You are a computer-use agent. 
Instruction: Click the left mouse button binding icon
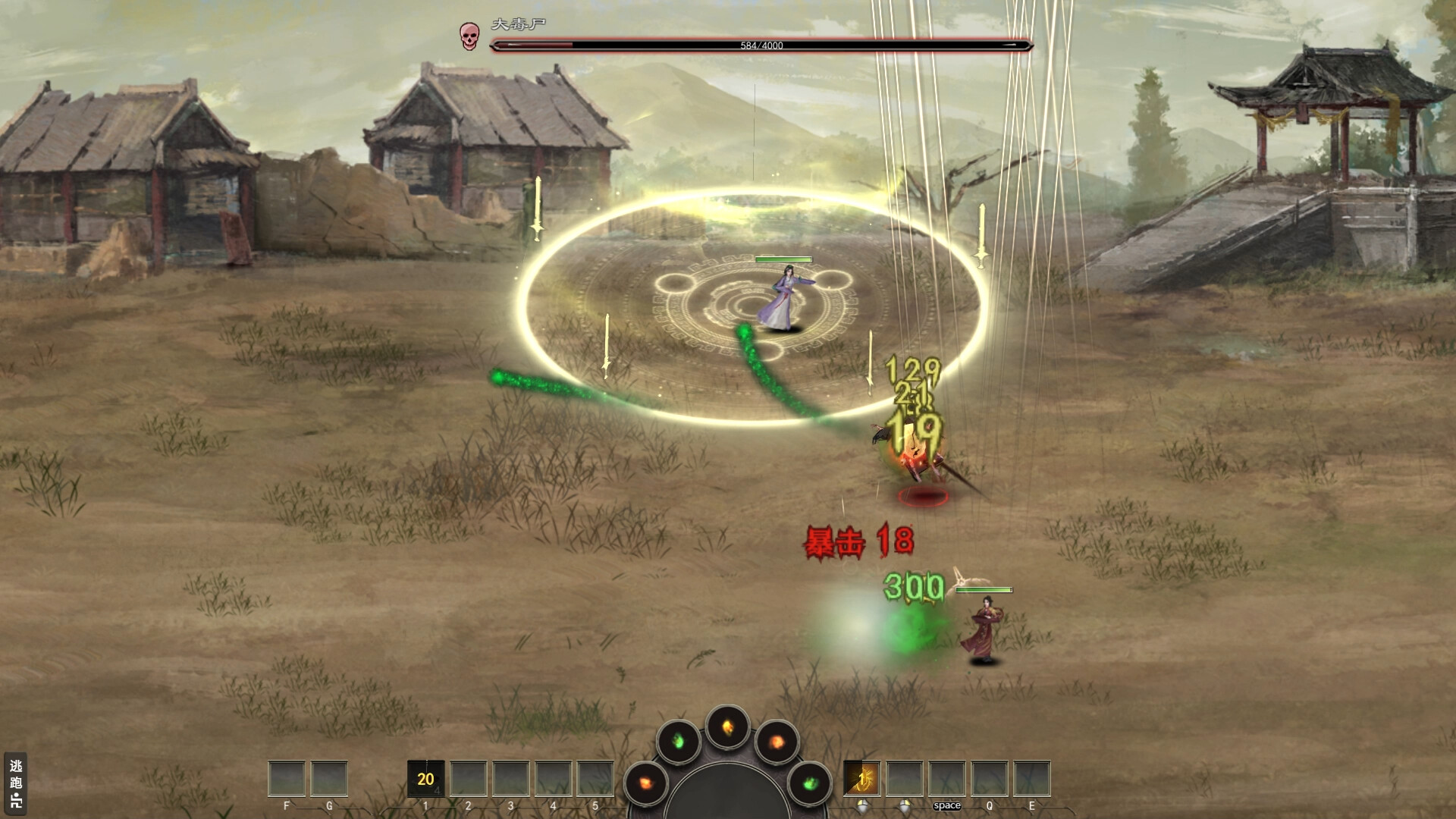pyautogui.click(x=863, y=805)
